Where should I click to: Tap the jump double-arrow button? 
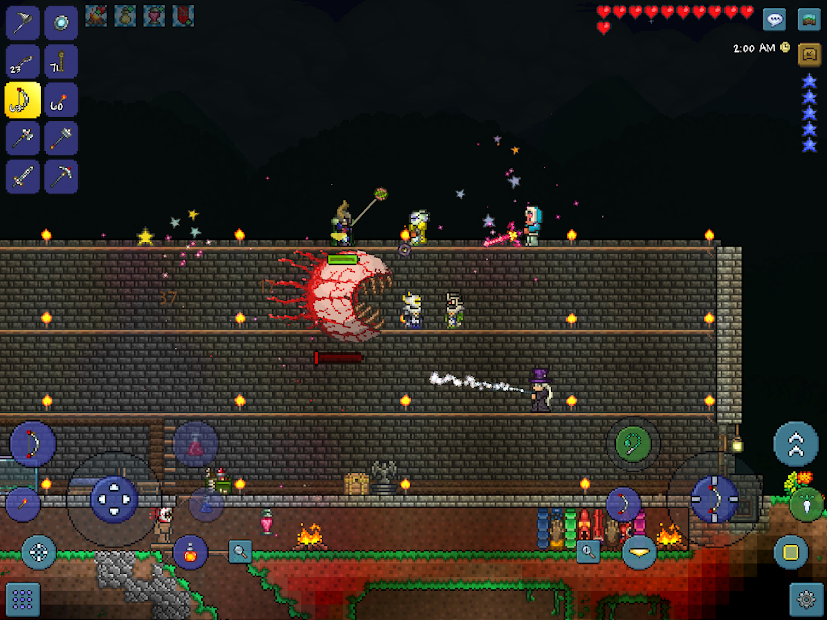(x=796, y=444)
